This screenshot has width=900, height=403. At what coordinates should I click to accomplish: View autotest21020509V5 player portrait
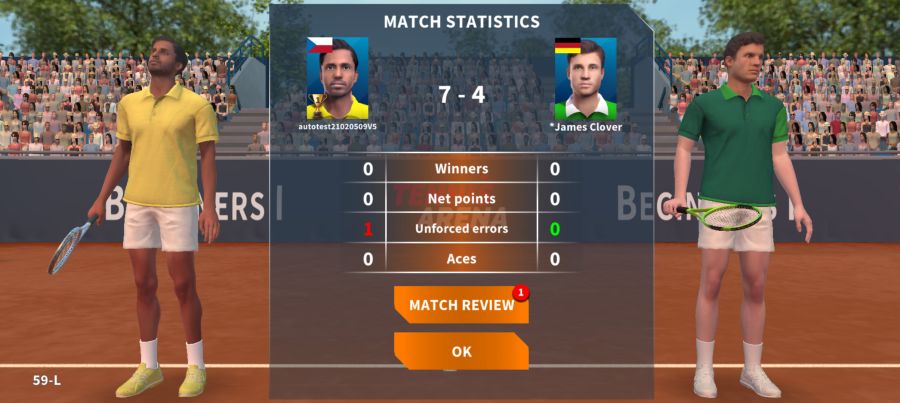tap(337, 79)
